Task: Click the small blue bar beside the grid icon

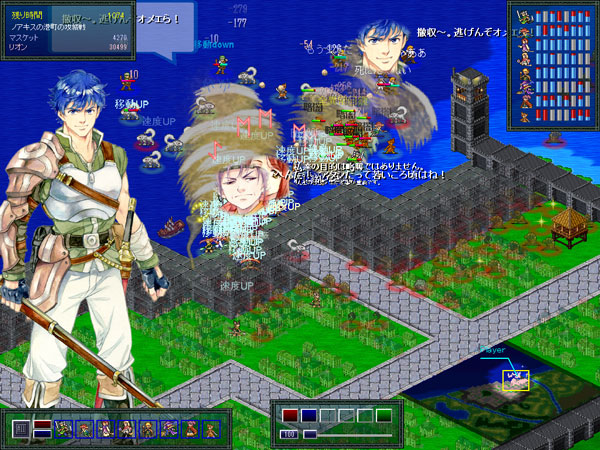Action: click(42, 434)
